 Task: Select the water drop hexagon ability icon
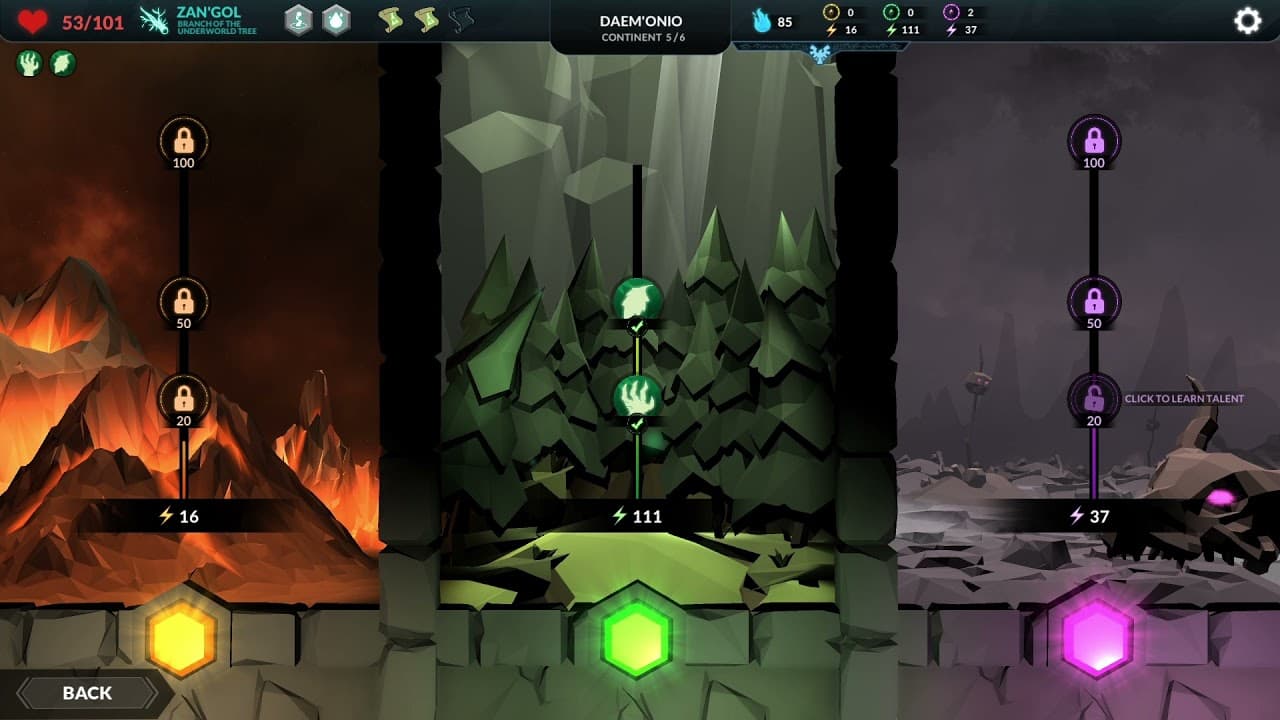coord(336,20)
